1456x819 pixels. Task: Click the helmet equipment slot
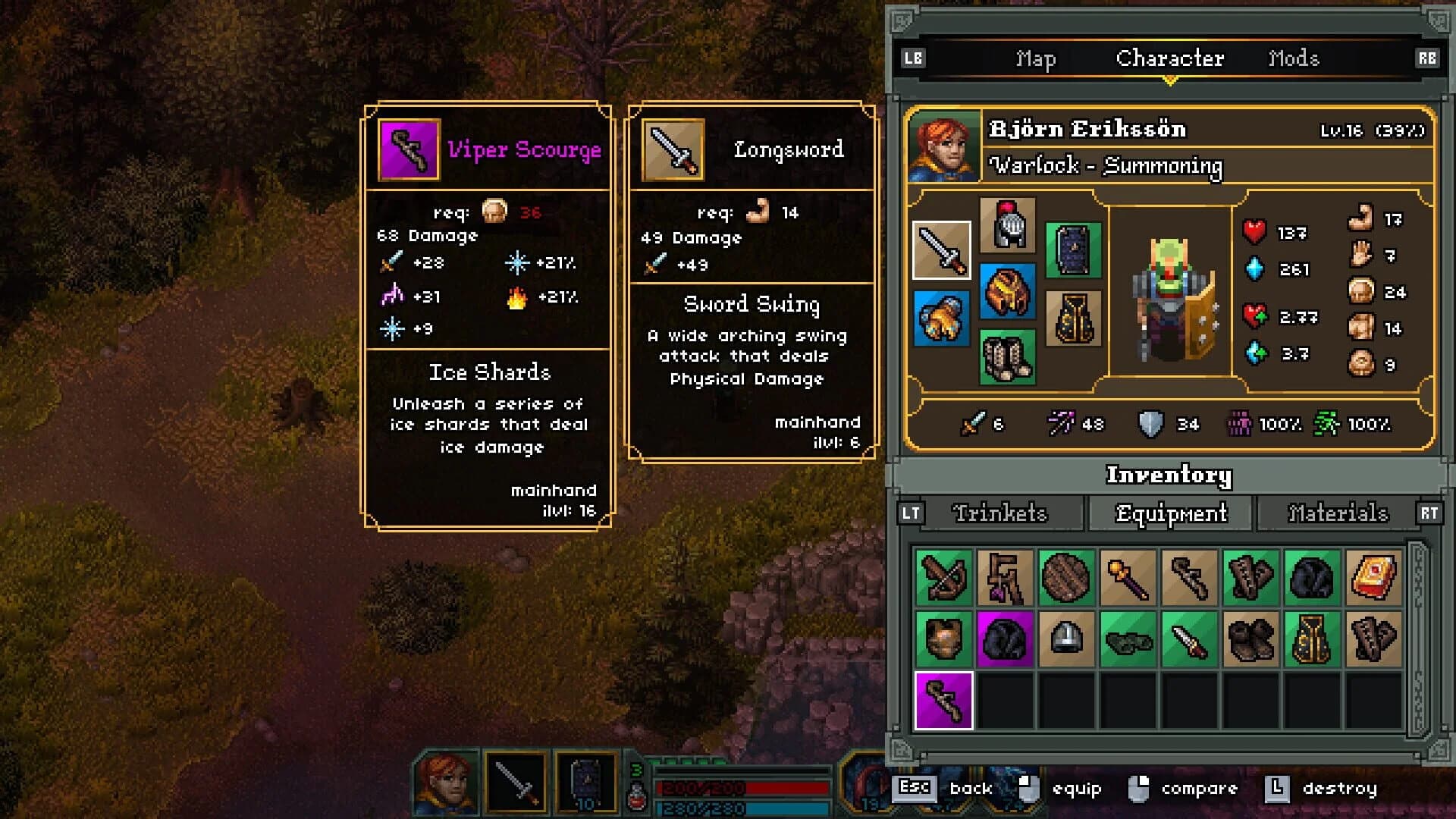1009,224
